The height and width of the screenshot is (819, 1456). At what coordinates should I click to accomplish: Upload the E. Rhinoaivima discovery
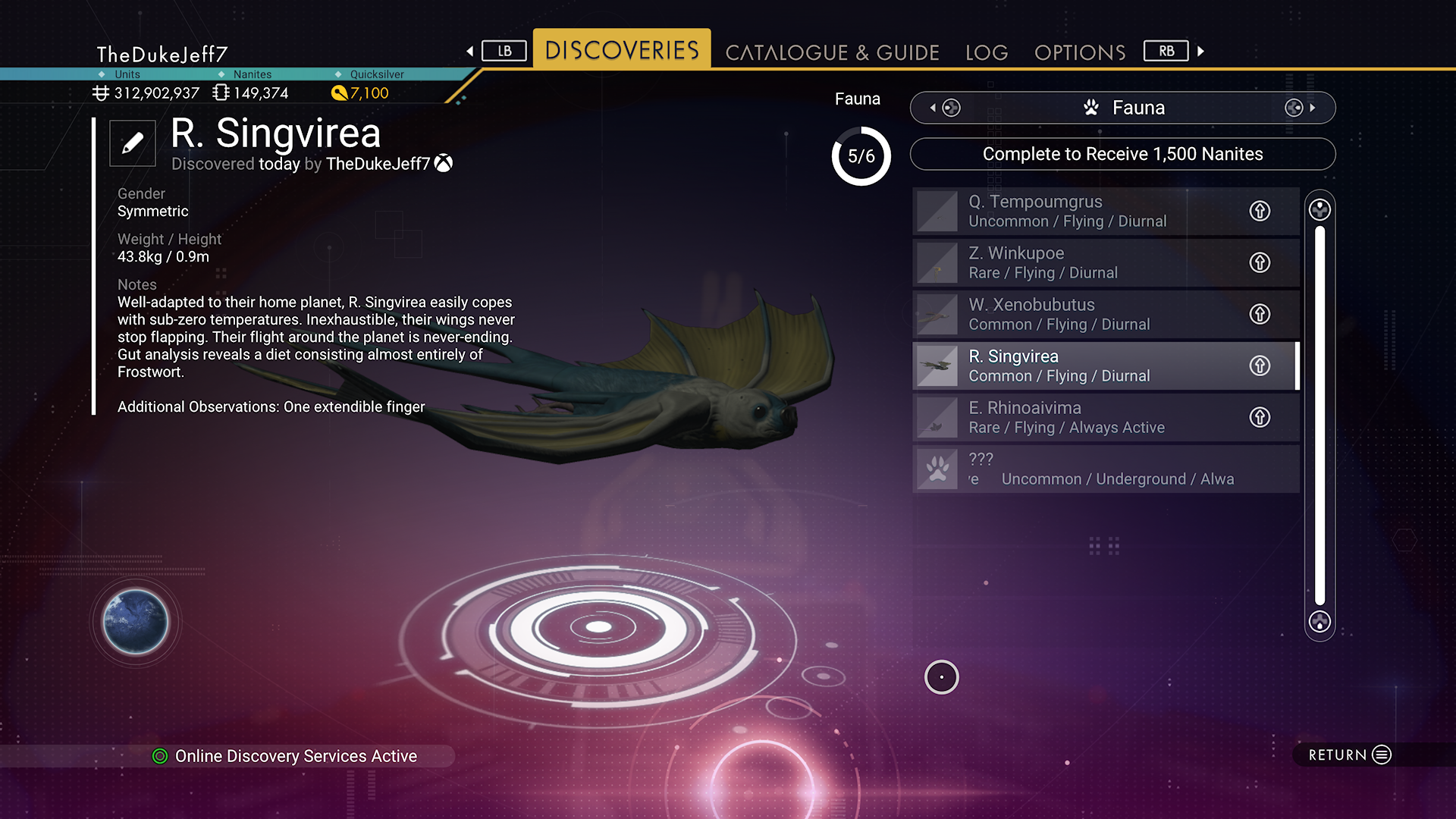(x=1260, y=417)
